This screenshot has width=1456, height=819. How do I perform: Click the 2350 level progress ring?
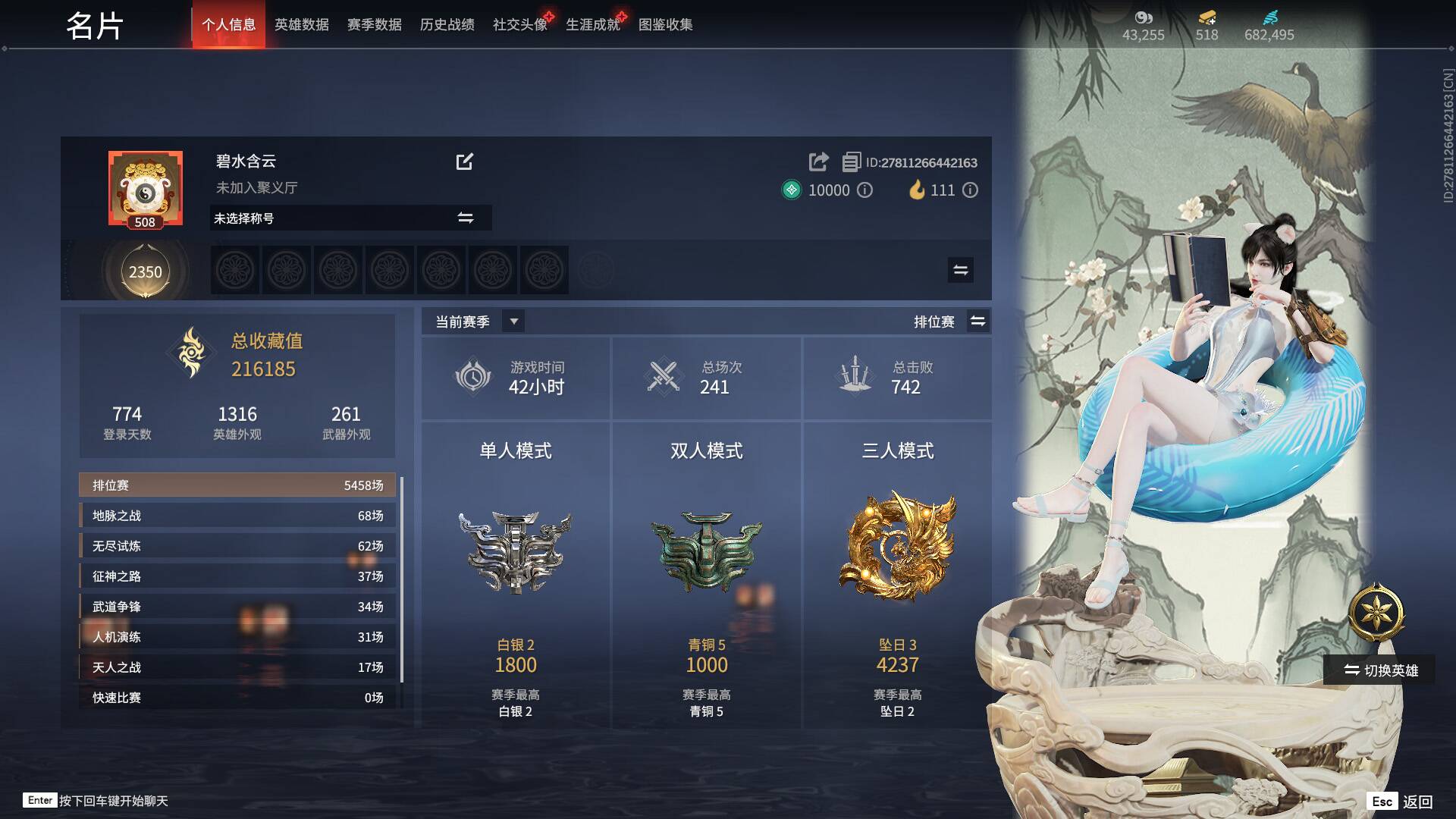point(145,271)
